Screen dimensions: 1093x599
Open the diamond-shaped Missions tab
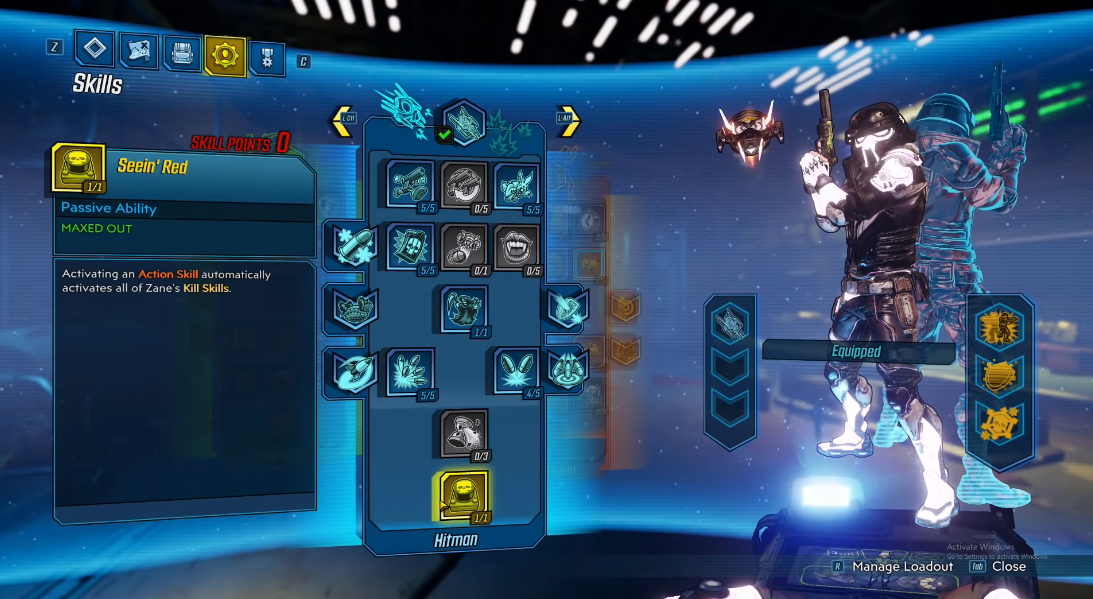(95, 50)
